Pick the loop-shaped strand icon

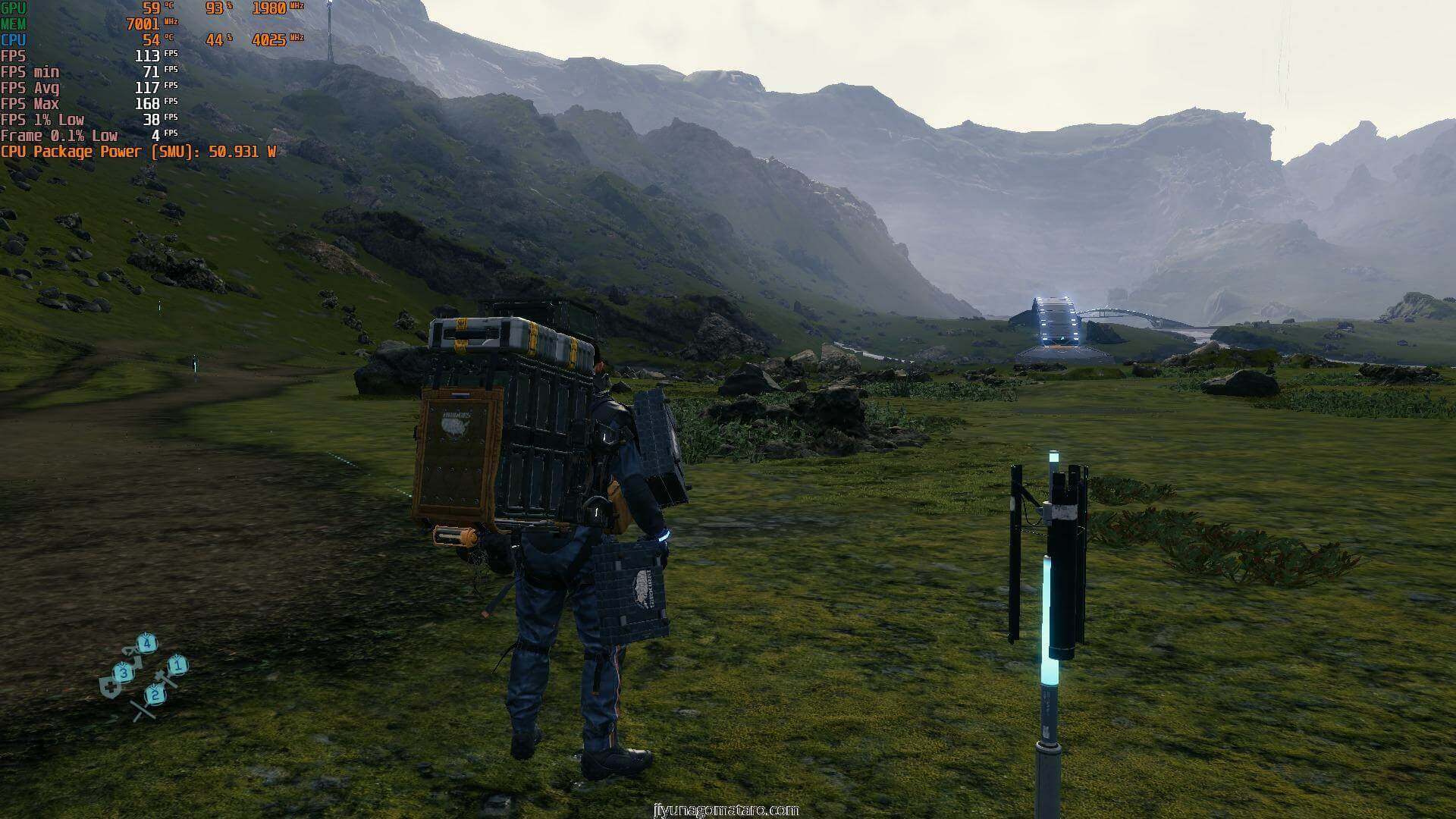click(x=130, y=651)
